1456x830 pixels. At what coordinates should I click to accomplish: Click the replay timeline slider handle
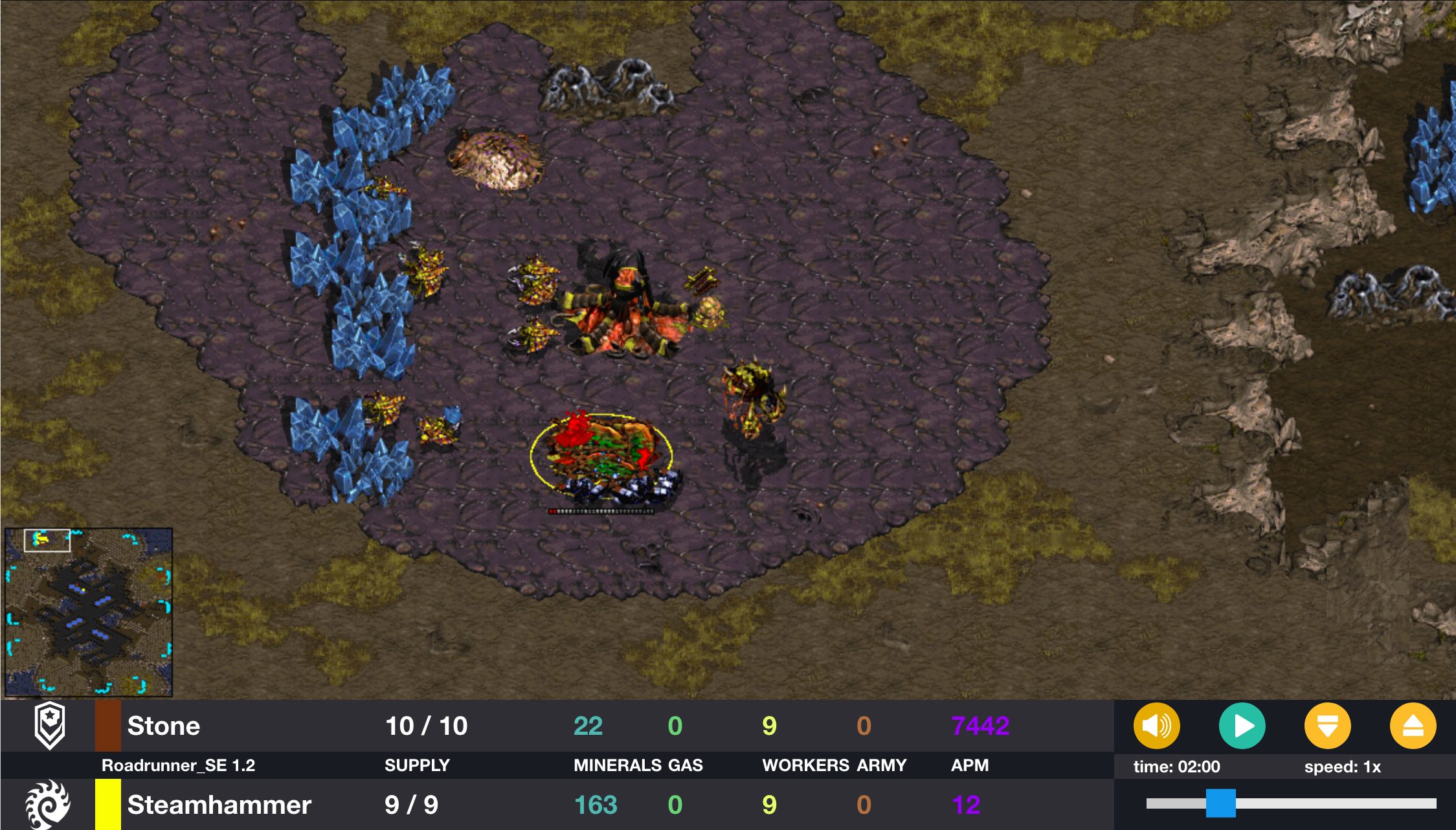click(x=1220, y=803)
